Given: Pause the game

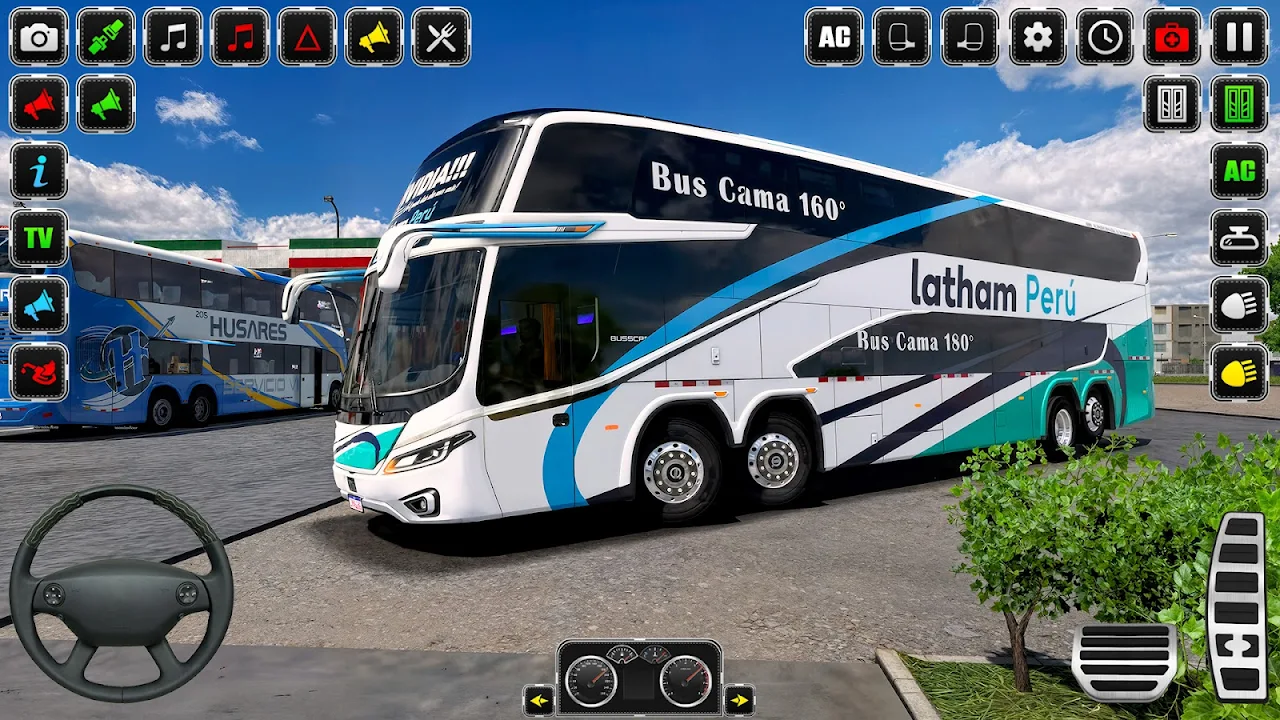Looking at the screenshot, I should point(1239,37).
